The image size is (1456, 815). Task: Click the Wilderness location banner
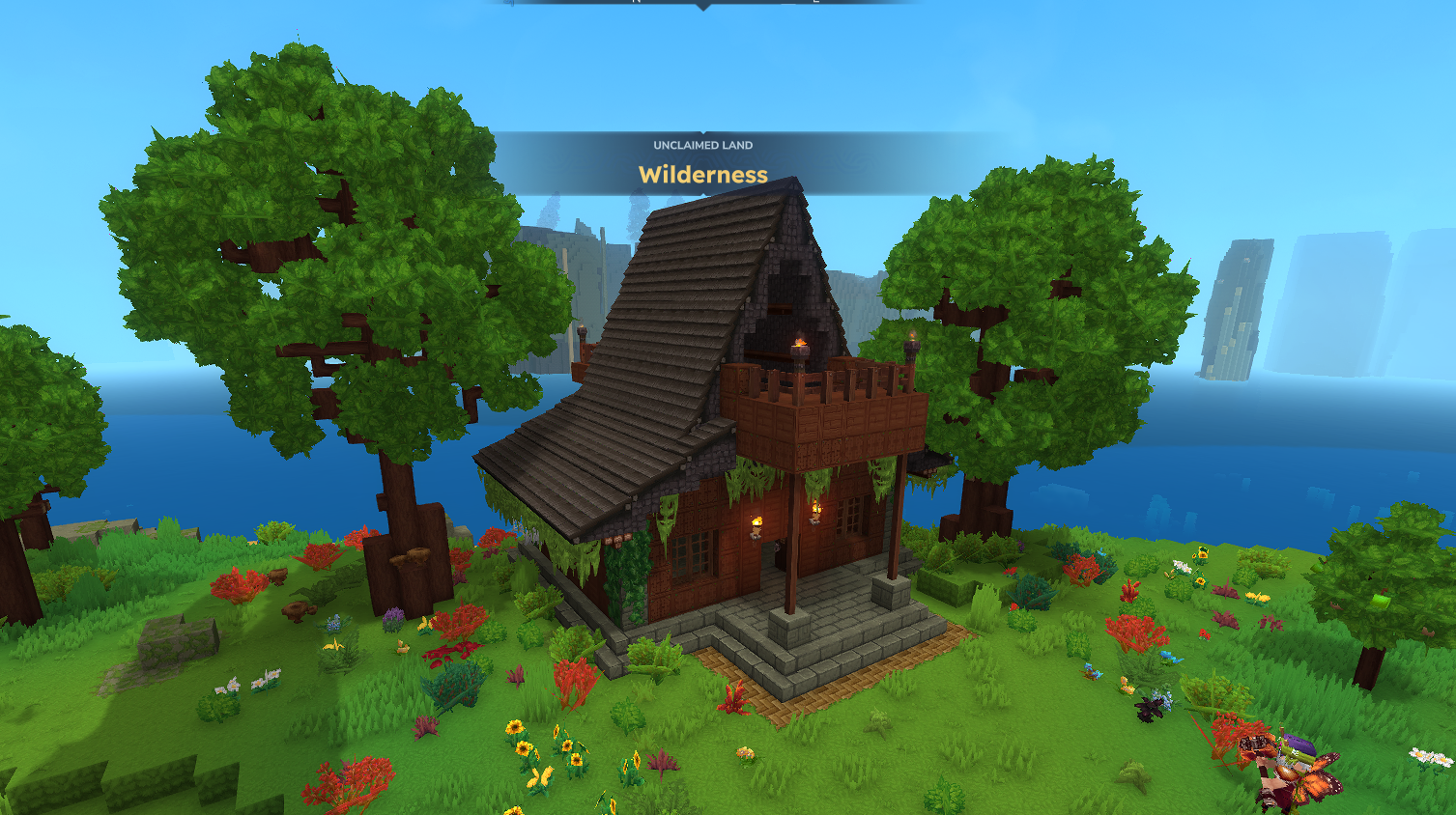point(702,176)
